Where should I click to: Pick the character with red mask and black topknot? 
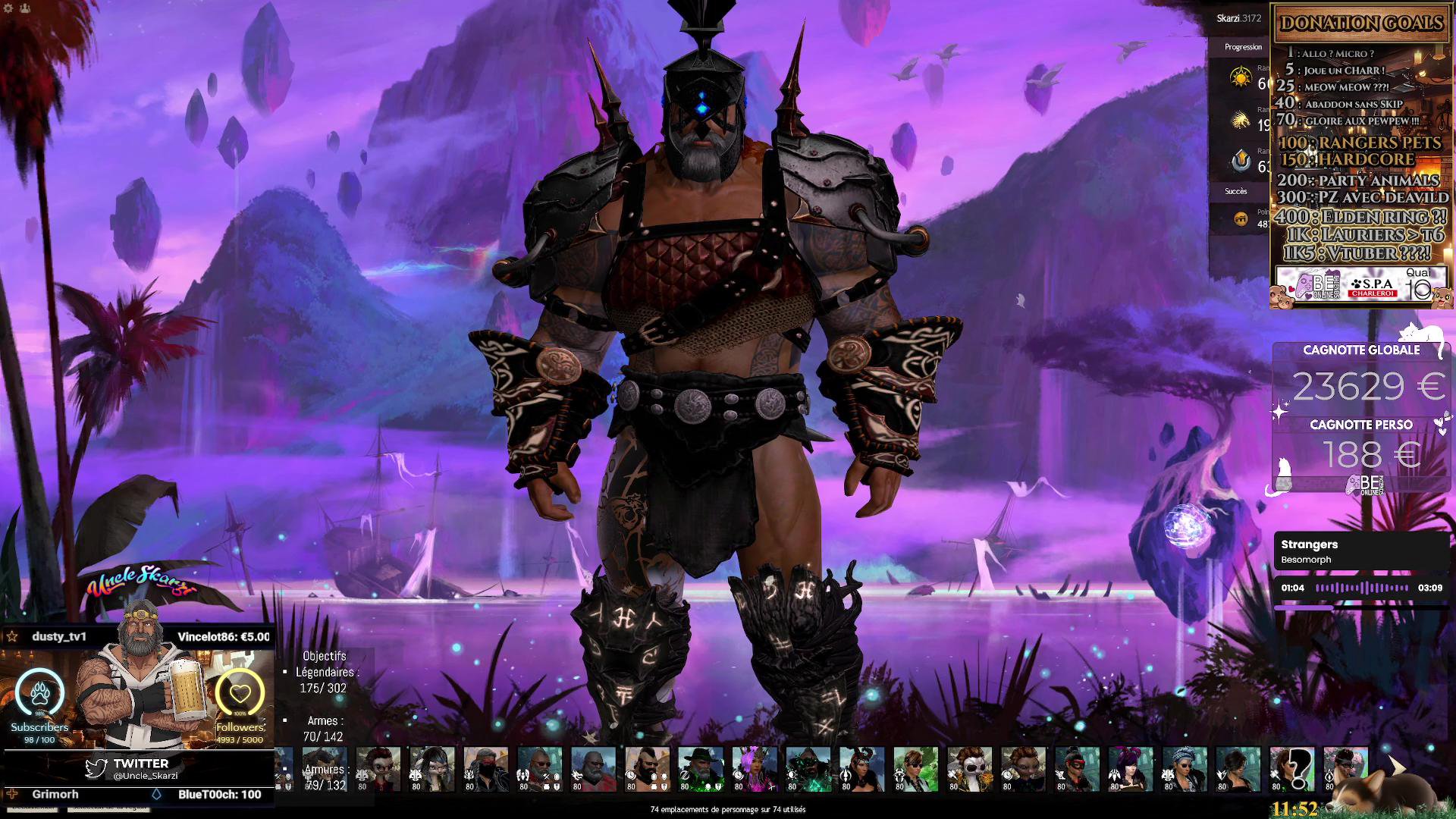point(1077,766)
